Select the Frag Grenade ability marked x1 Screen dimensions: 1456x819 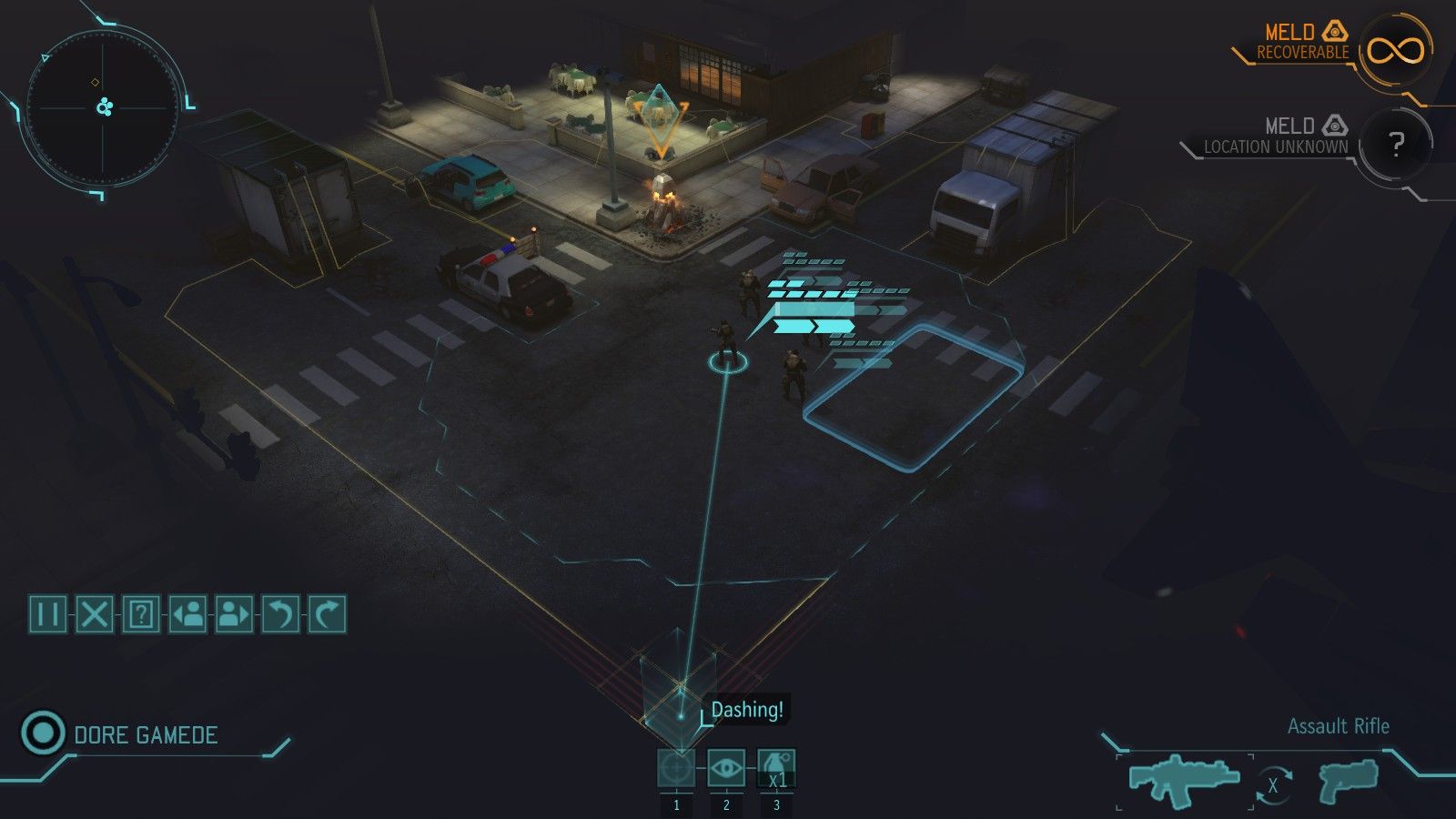[774, 767]
